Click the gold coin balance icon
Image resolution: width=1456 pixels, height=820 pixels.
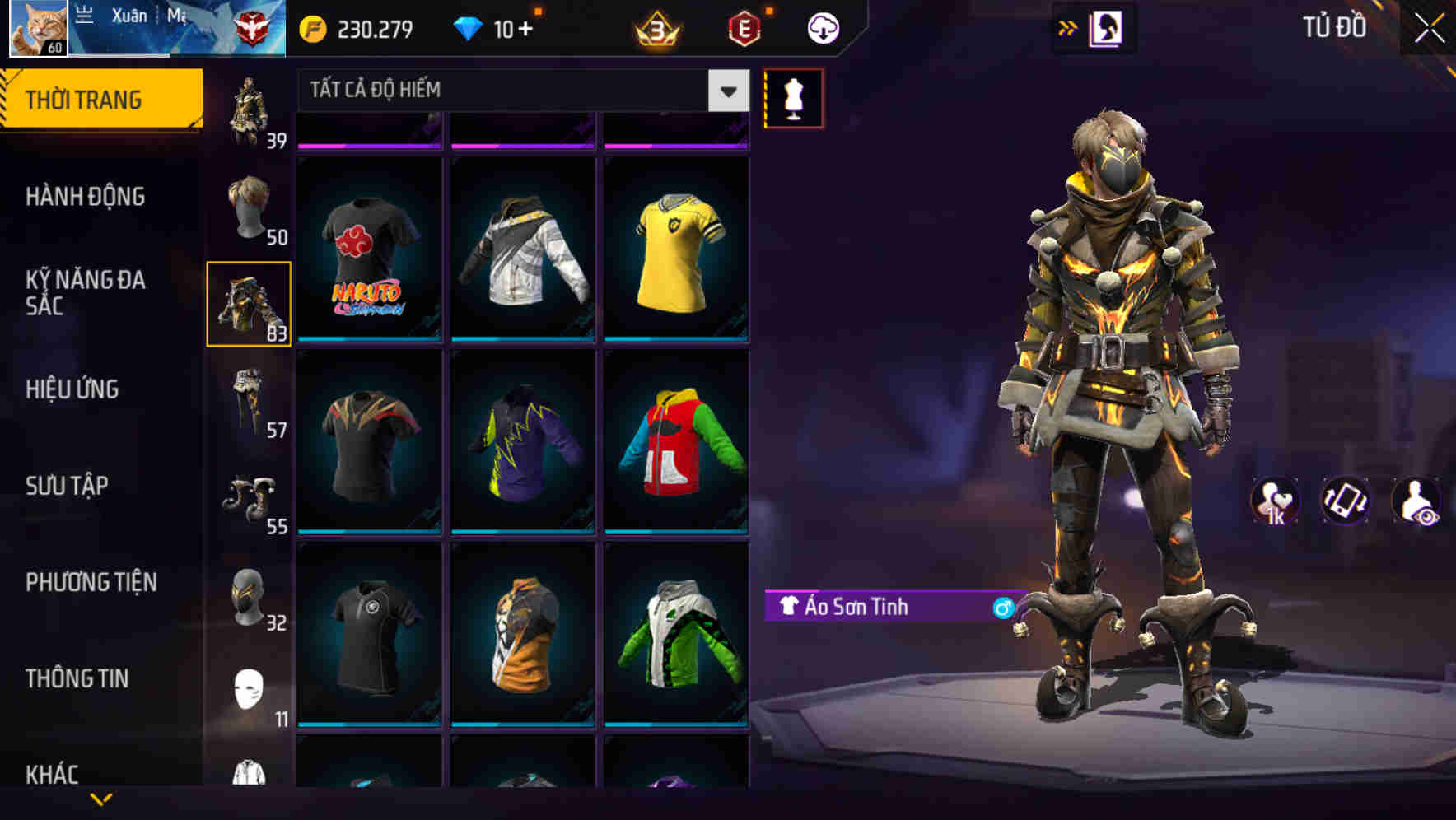[313, 27]
